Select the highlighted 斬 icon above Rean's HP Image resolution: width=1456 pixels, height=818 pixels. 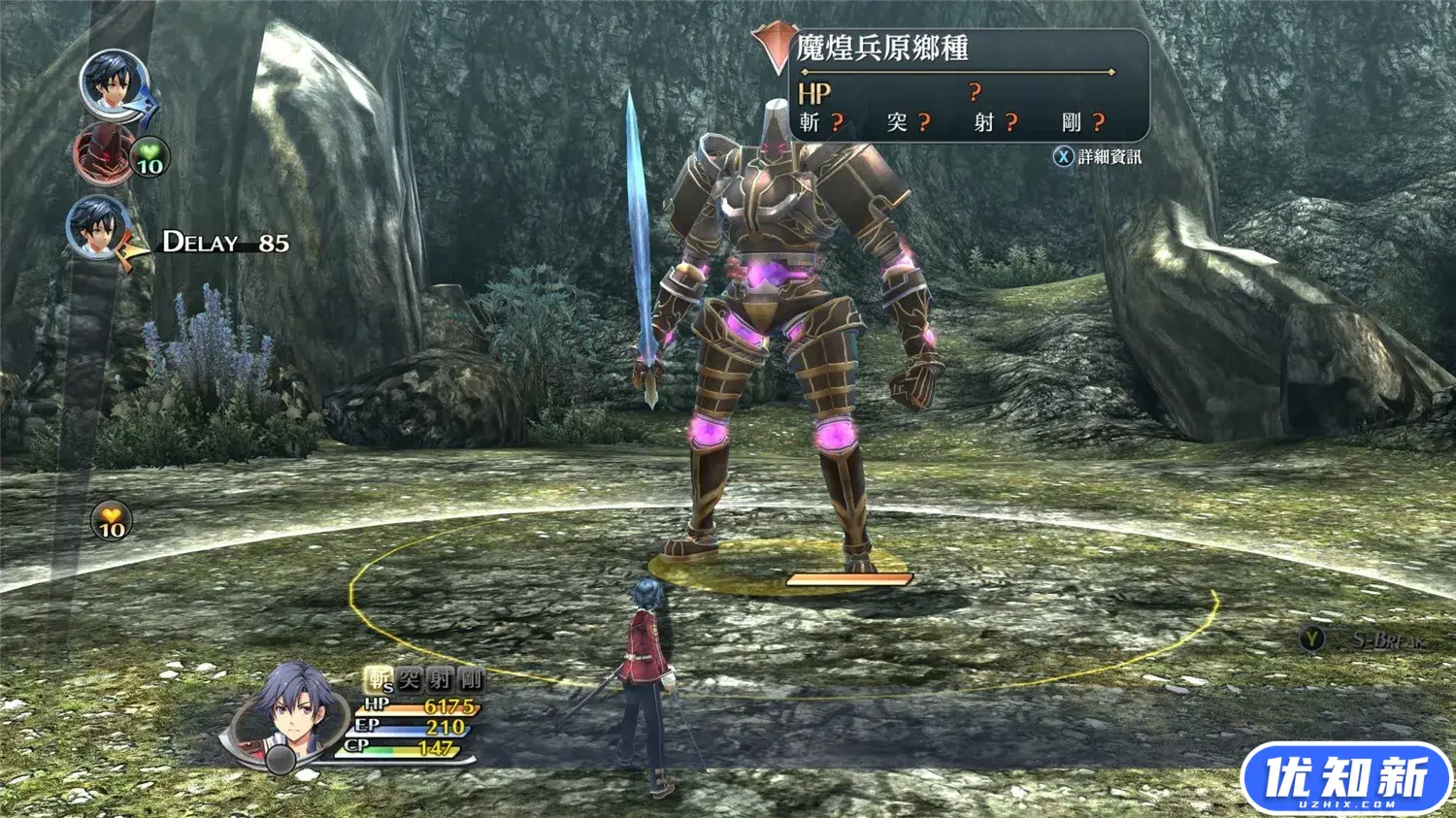378,680
